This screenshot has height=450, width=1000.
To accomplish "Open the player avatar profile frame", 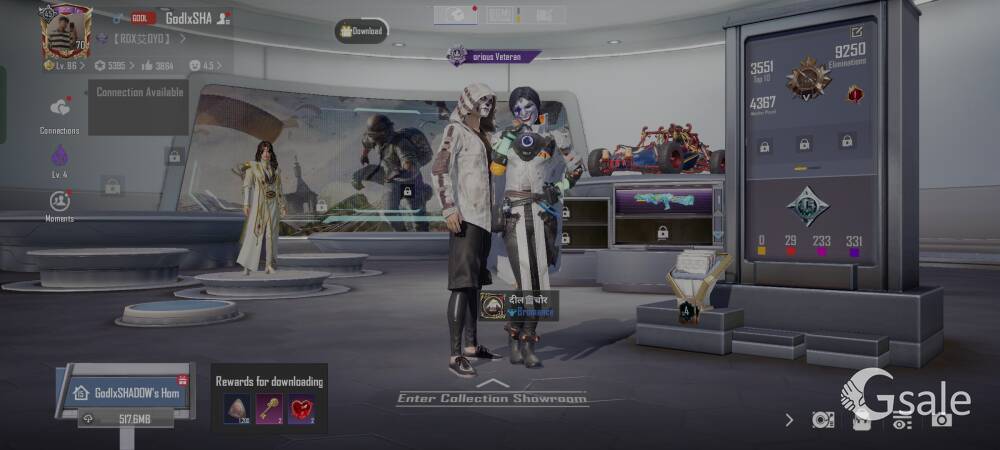I will (x=66, y=32).
